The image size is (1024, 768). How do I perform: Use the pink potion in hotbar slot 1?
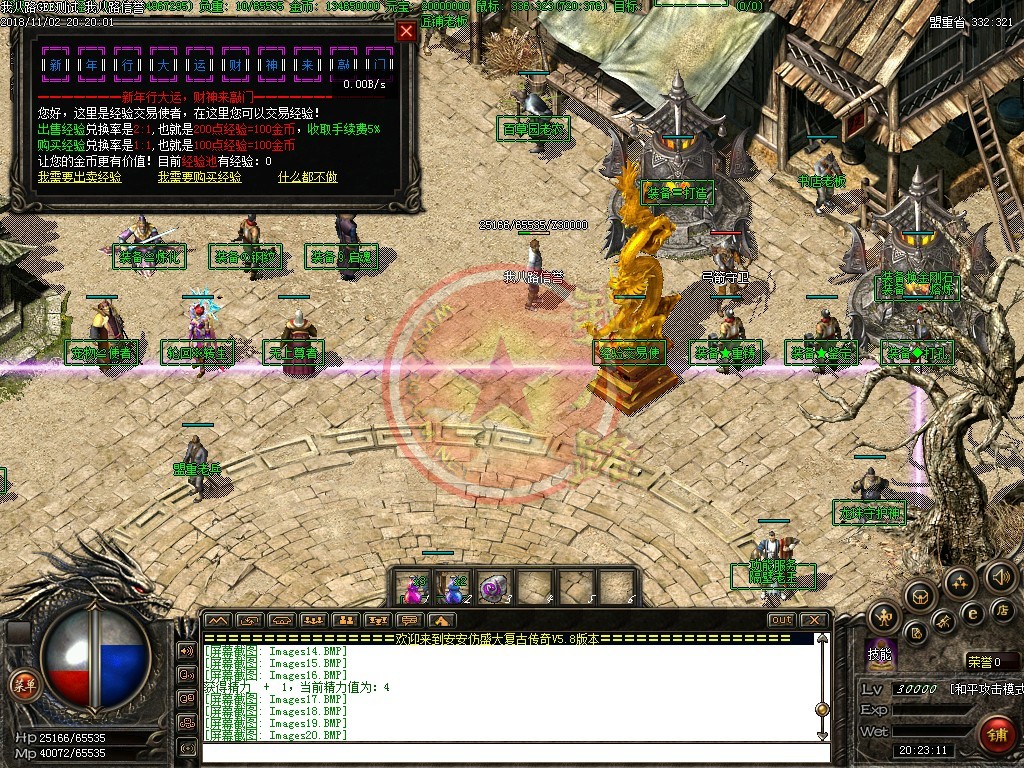coord(412,588)
